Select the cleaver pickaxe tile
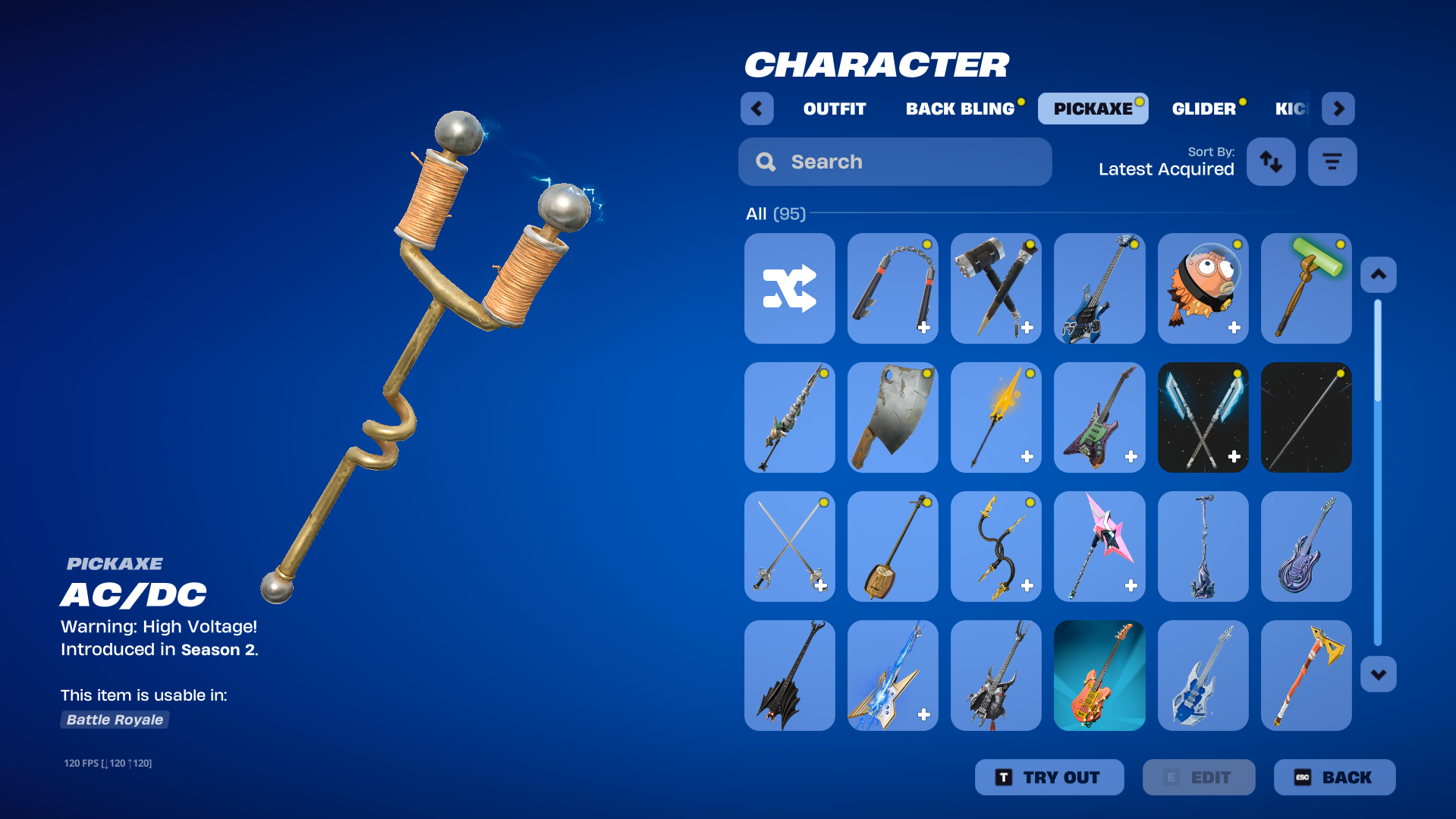 point(892,417)
